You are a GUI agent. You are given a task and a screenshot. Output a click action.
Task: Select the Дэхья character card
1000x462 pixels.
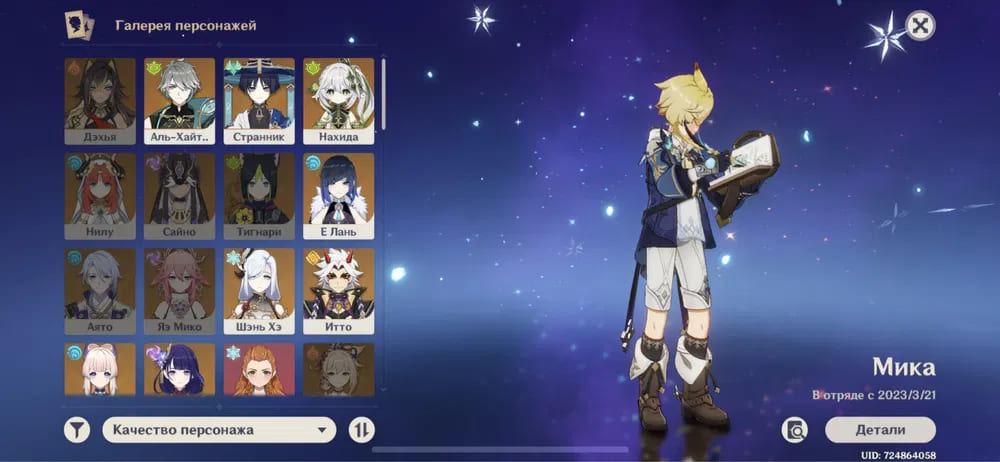click(100, 101)
